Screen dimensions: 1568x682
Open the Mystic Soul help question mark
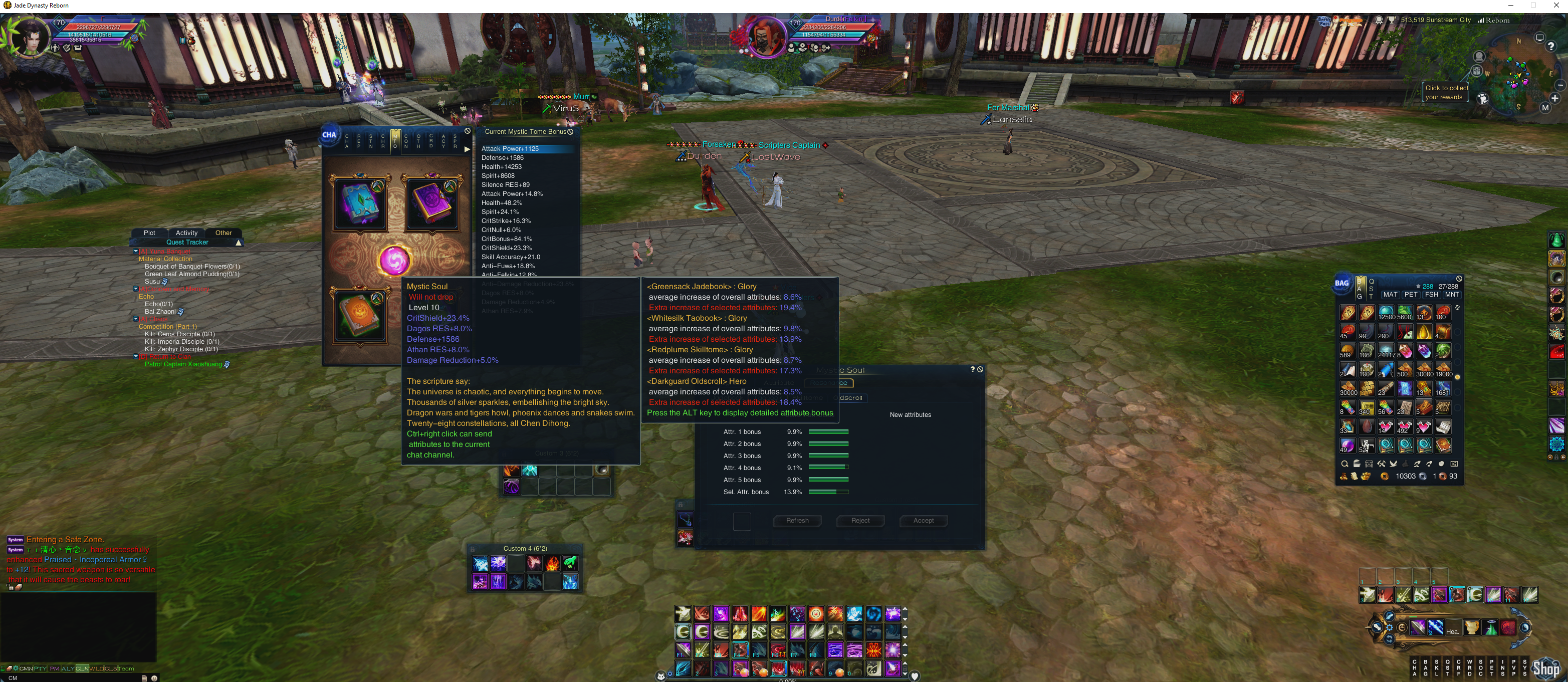point(972,370)
